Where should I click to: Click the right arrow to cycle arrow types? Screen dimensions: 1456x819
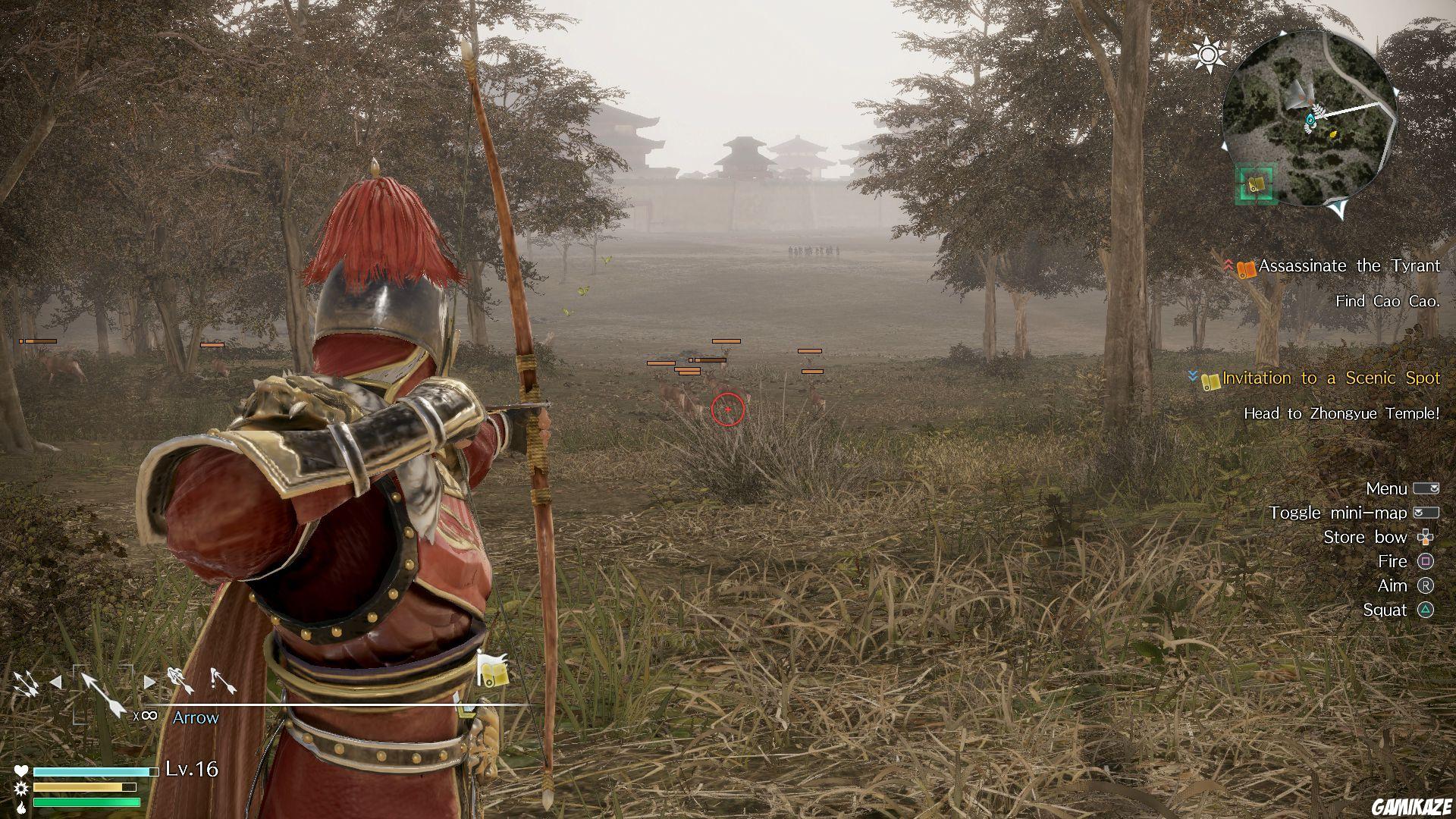(x=149, y=682)
